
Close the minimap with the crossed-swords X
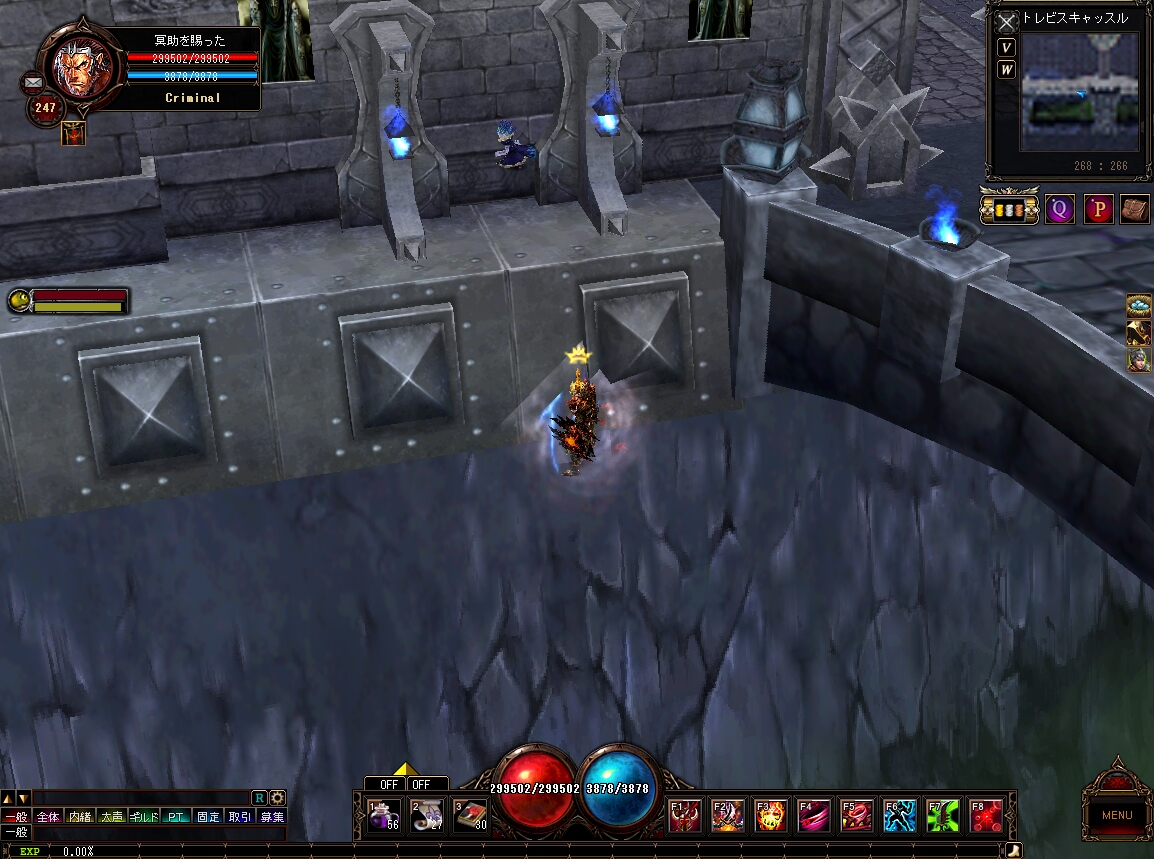coord(1007,22)
